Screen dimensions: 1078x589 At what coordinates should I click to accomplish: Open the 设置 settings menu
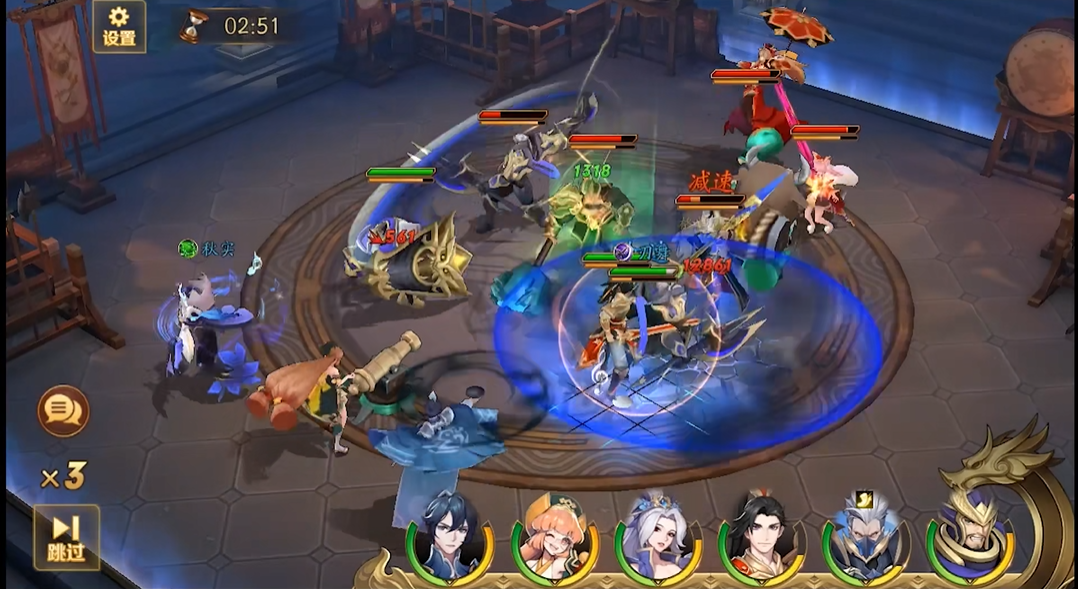coord(119,26)
